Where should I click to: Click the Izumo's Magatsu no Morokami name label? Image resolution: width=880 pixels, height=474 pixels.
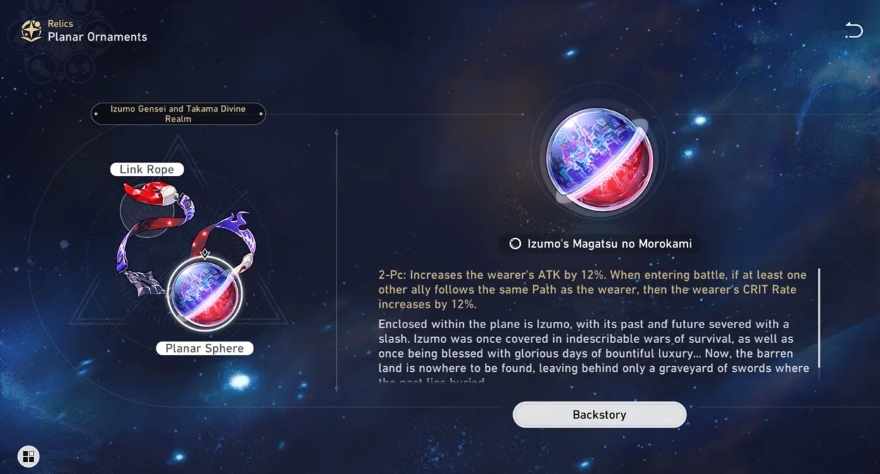(x=599, y=244)
